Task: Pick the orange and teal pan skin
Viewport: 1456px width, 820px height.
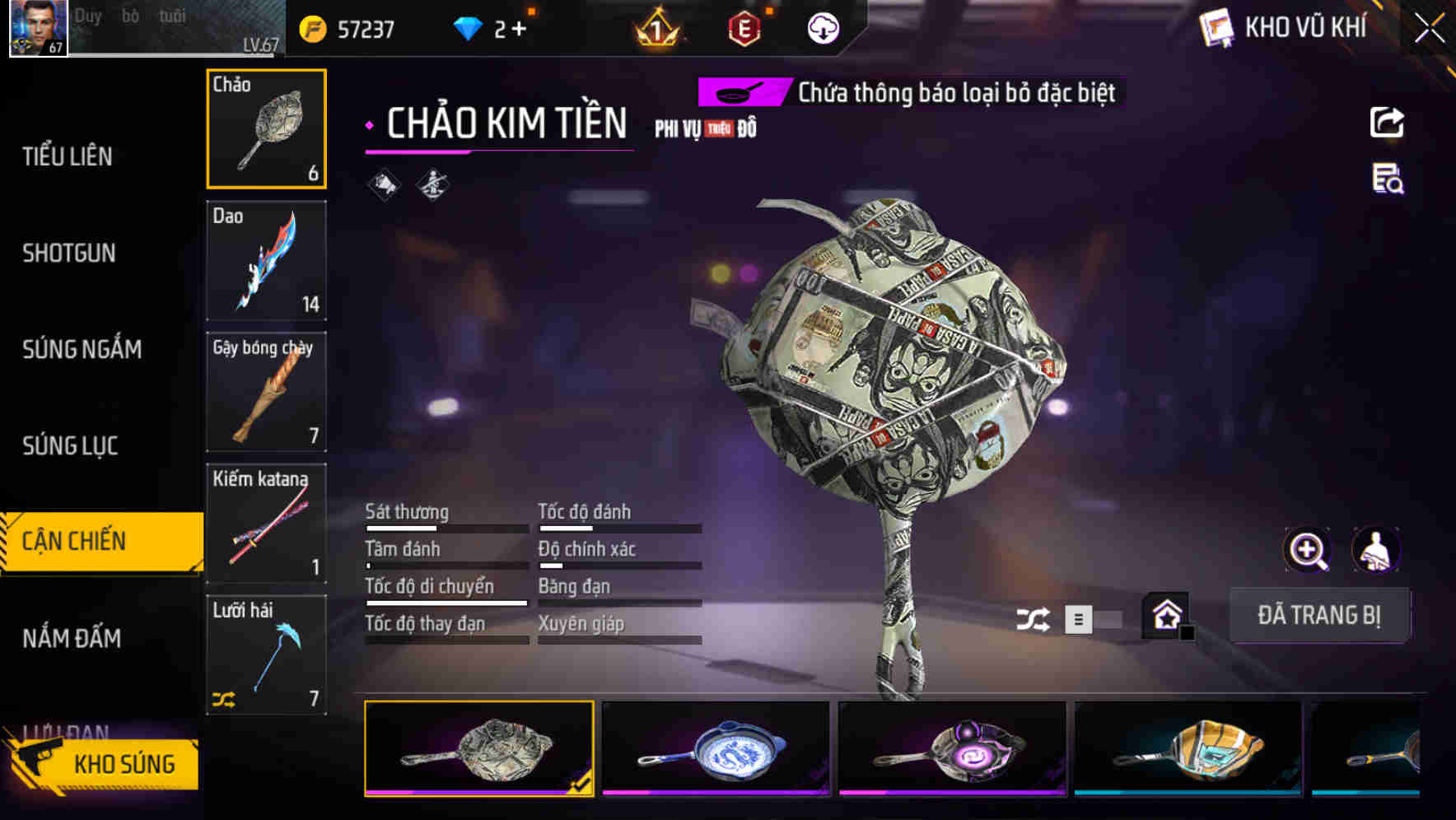Action: pyautogui.click(x=1188, y=749)
